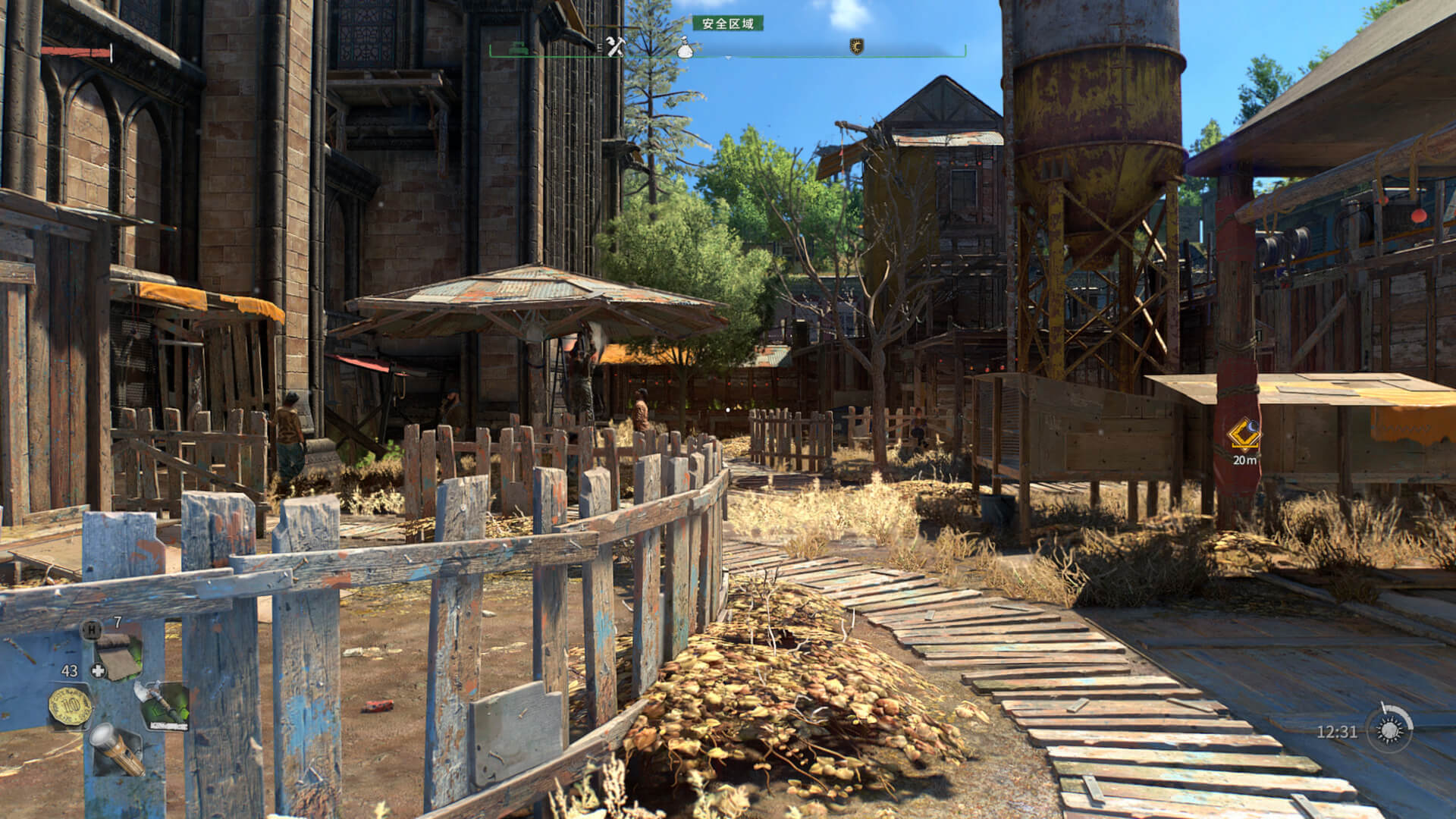Click the green bed safe-house compass icon
Screen dimensions: 1456x819
[520, 47]
